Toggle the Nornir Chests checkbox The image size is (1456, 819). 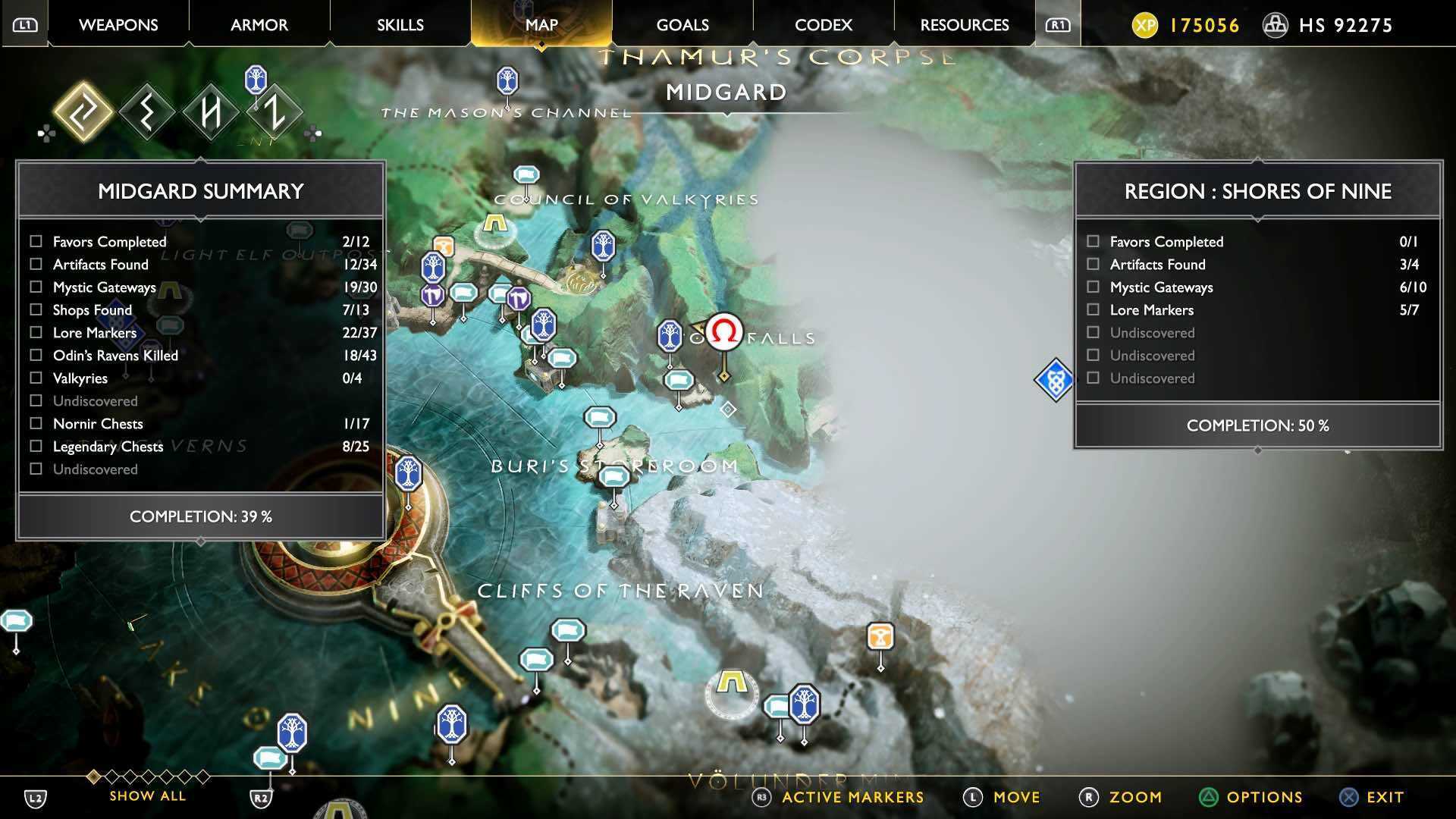tap(35, 423)
